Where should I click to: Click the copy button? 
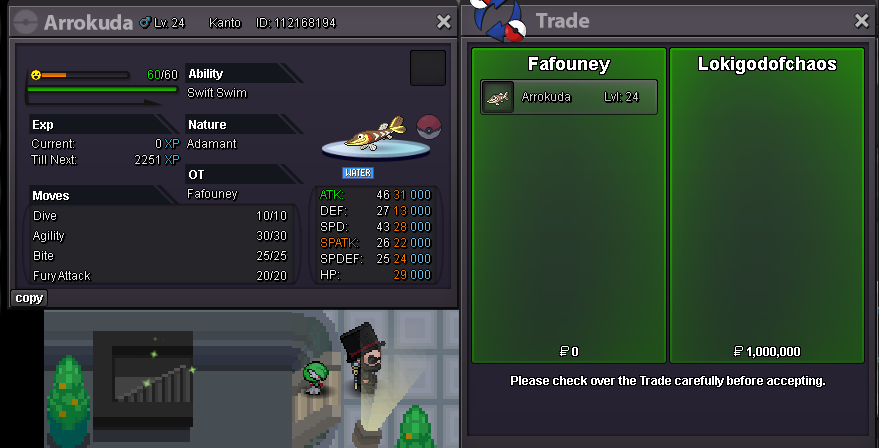(29, 298)
